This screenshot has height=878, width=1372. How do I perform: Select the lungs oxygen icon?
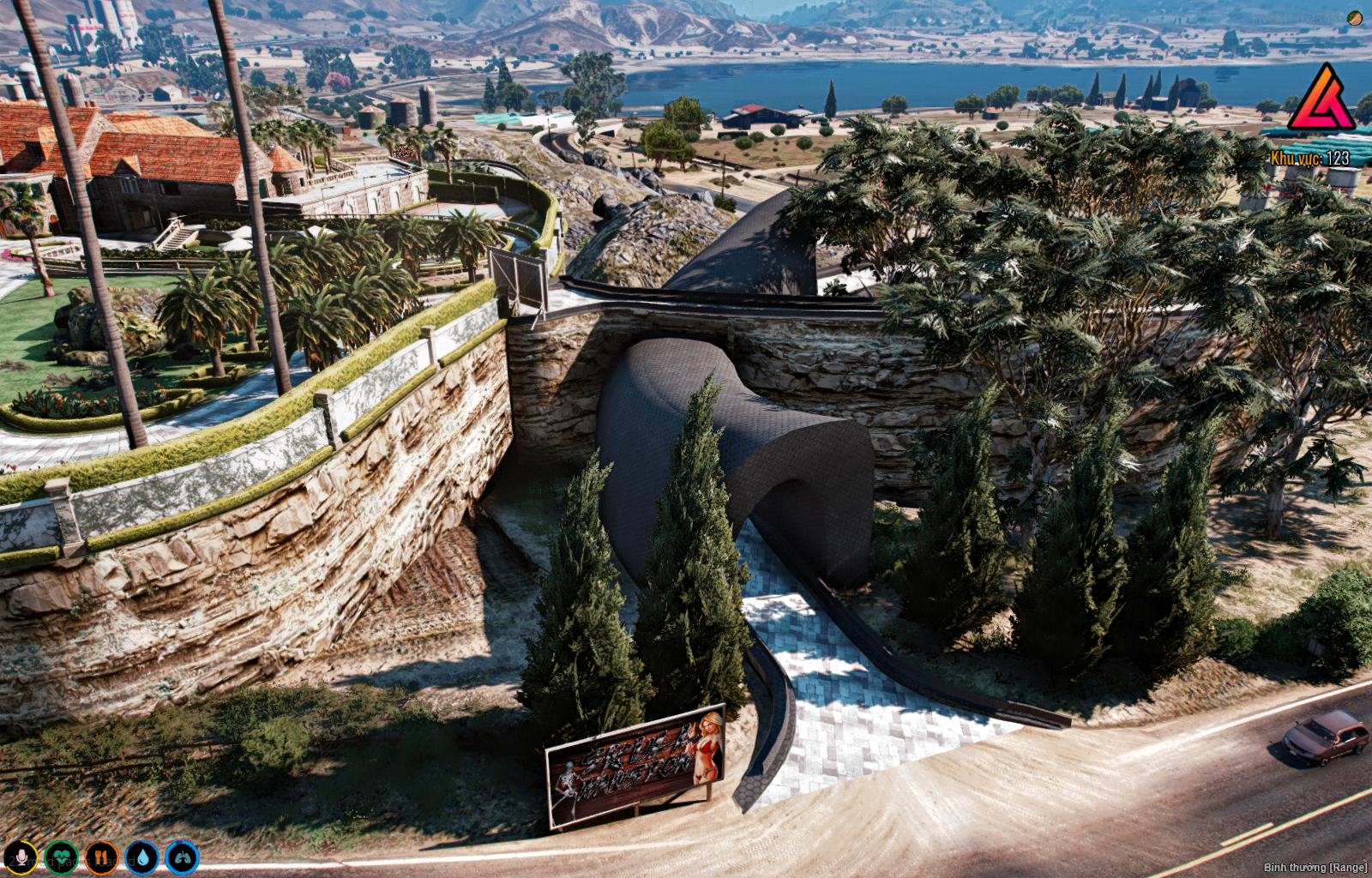pyautogui.click(x=182, y=857)
